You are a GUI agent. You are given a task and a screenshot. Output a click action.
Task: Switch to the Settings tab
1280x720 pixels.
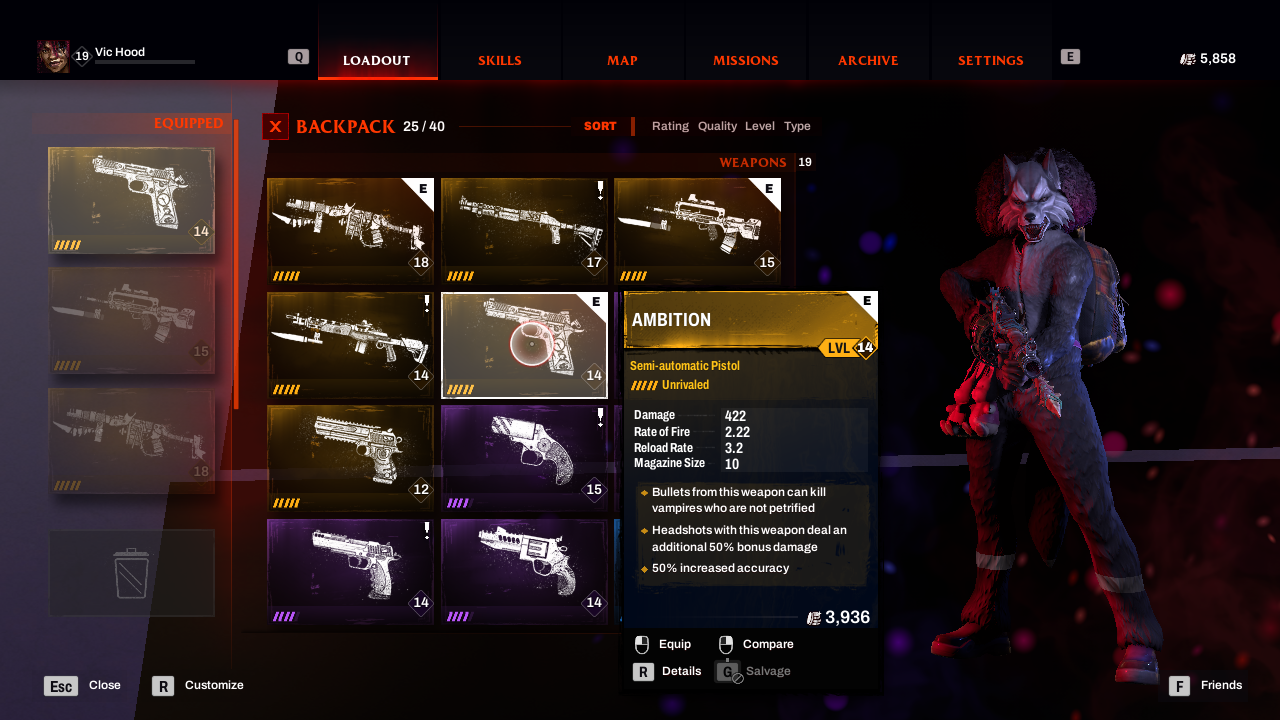(x=990, y=60)
